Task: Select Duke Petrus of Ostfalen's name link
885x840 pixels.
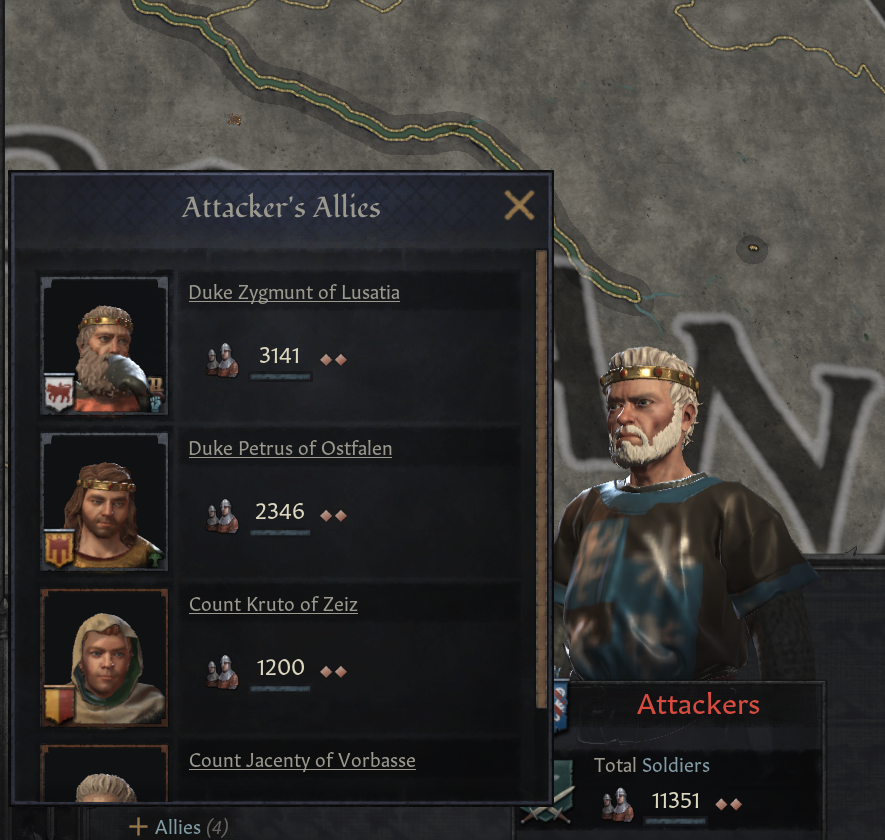Action: pyautogui.click(x=290, y=449)
